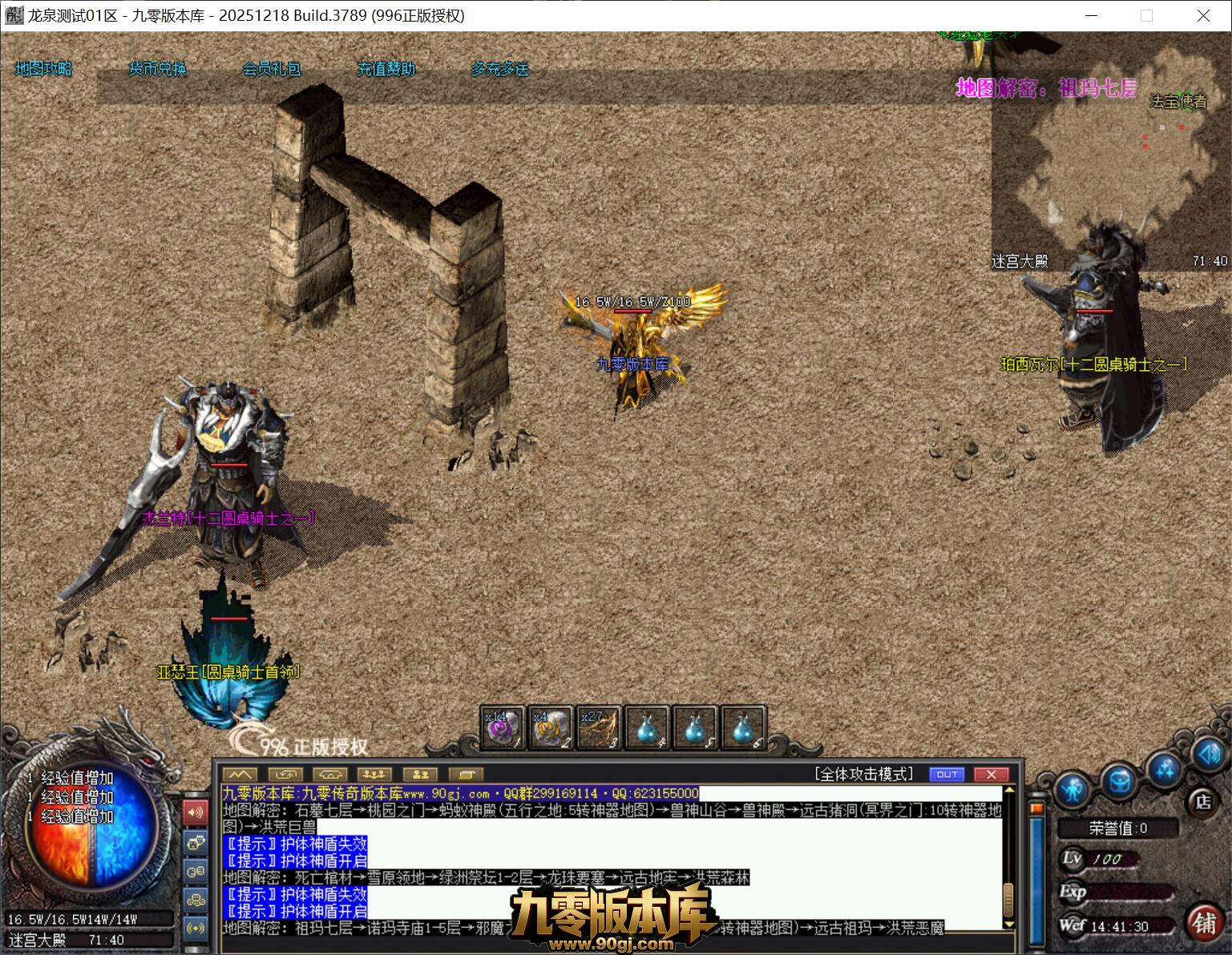Toggle the round blue speaker sound icon
Image resolution: width=1232 pixels, height=955 pixels.
1207,754
